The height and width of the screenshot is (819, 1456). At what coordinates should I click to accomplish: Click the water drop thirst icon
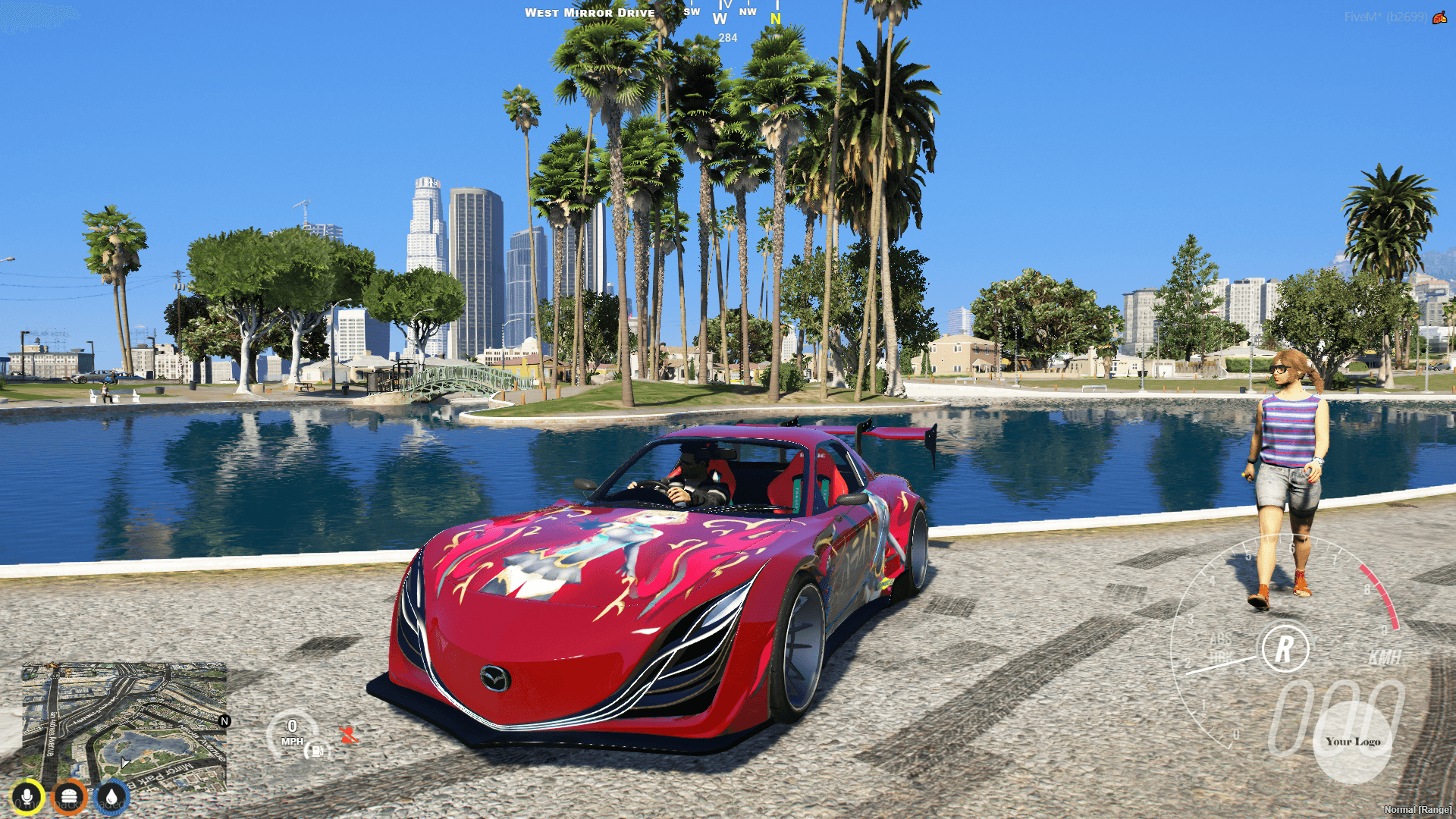[x=111, y=795]
